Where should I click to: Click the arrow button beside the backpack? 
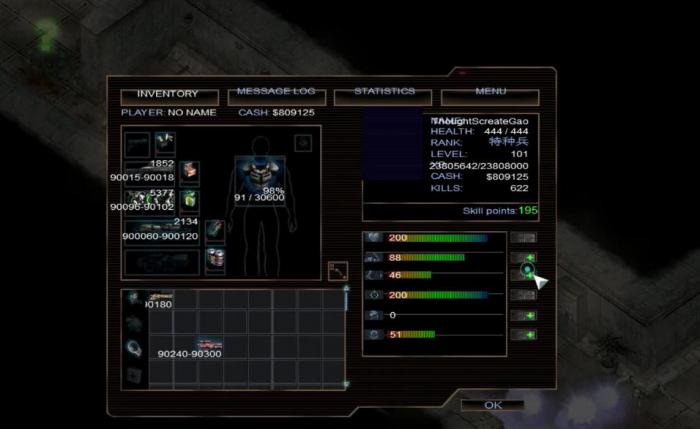pos(337,271)
